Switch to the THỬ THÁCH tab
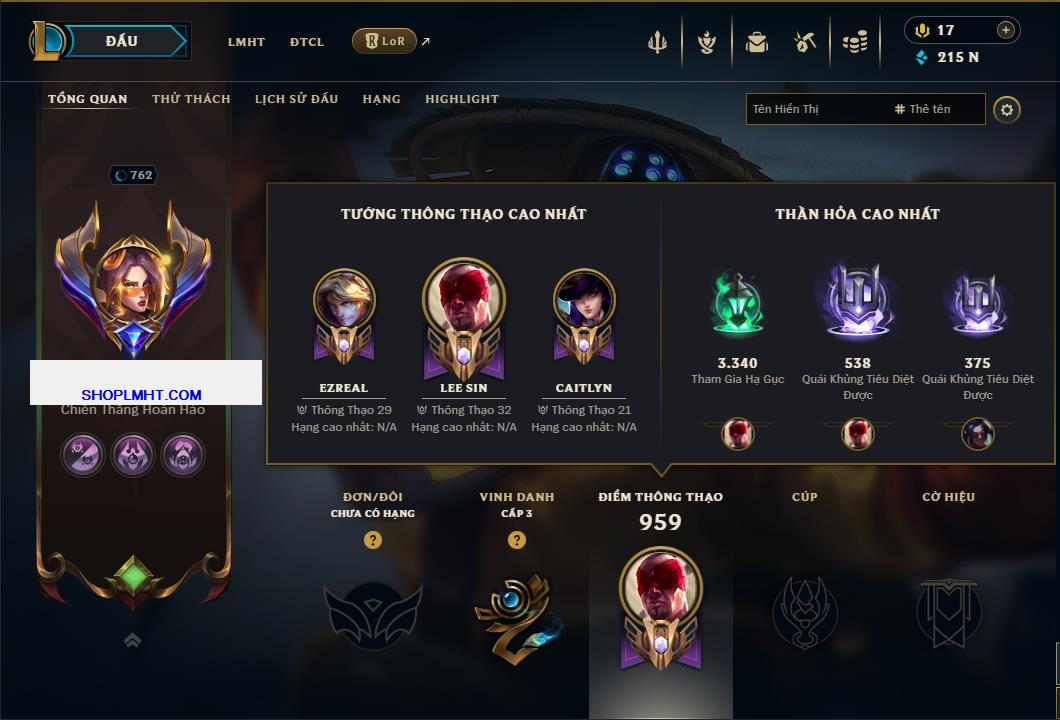Screen dimensions: 1060x720 (x=191, y=99)
